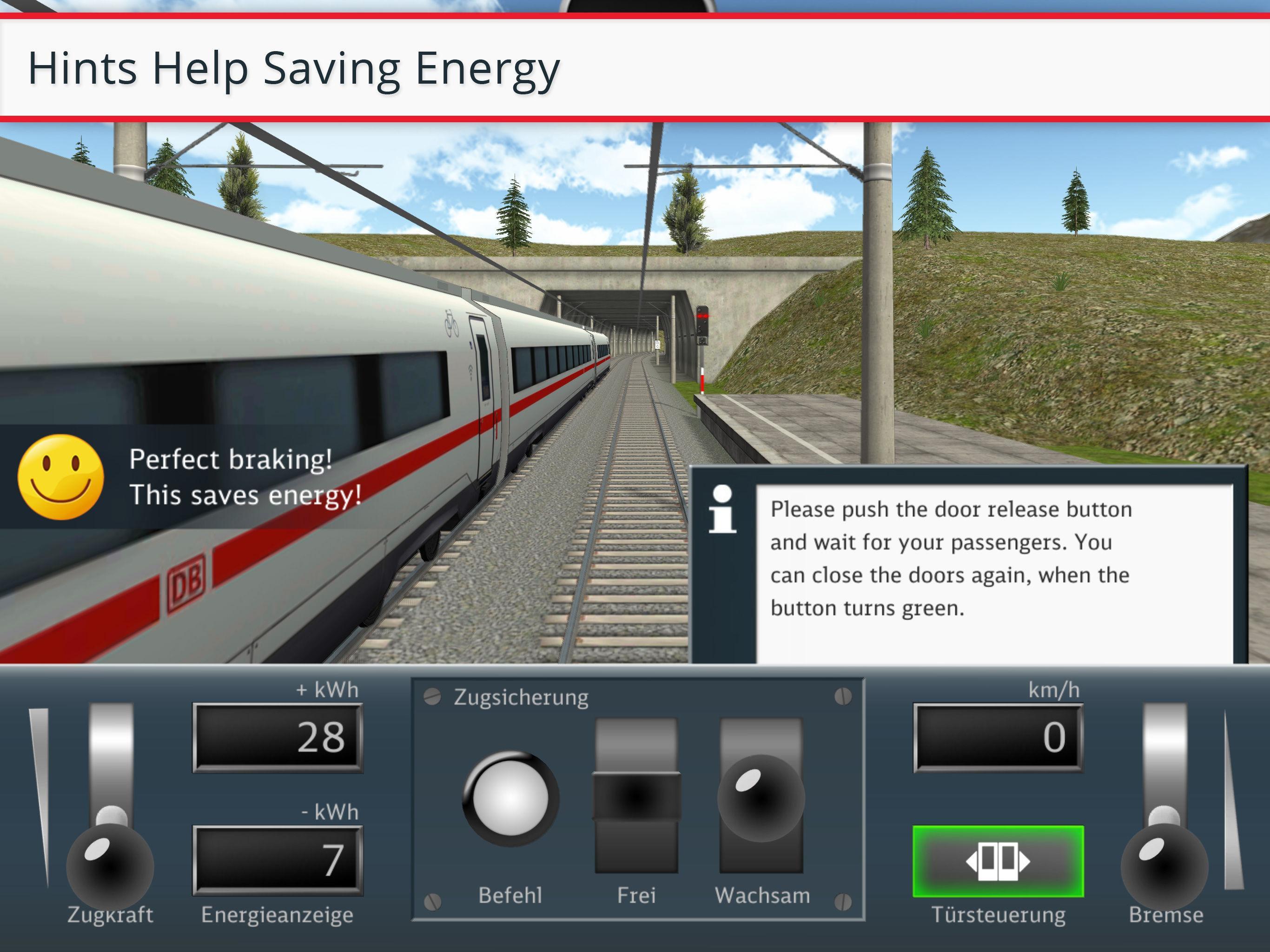Click the bicycle symbol on the train car
Viewport: 1270px width, 952px height.
point(451,323)
